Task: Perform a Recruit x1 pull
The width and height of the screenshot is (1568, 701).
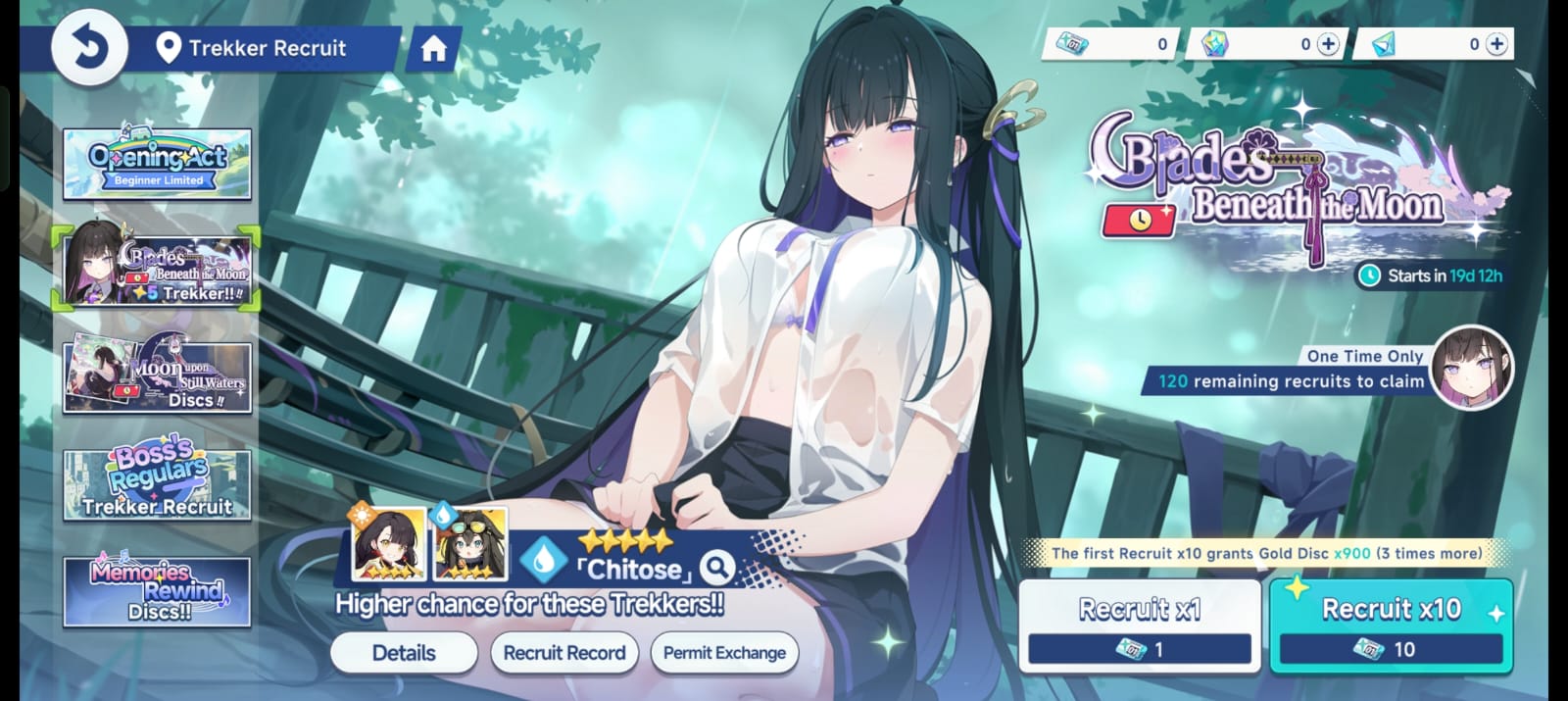Action: [1139, 626]
